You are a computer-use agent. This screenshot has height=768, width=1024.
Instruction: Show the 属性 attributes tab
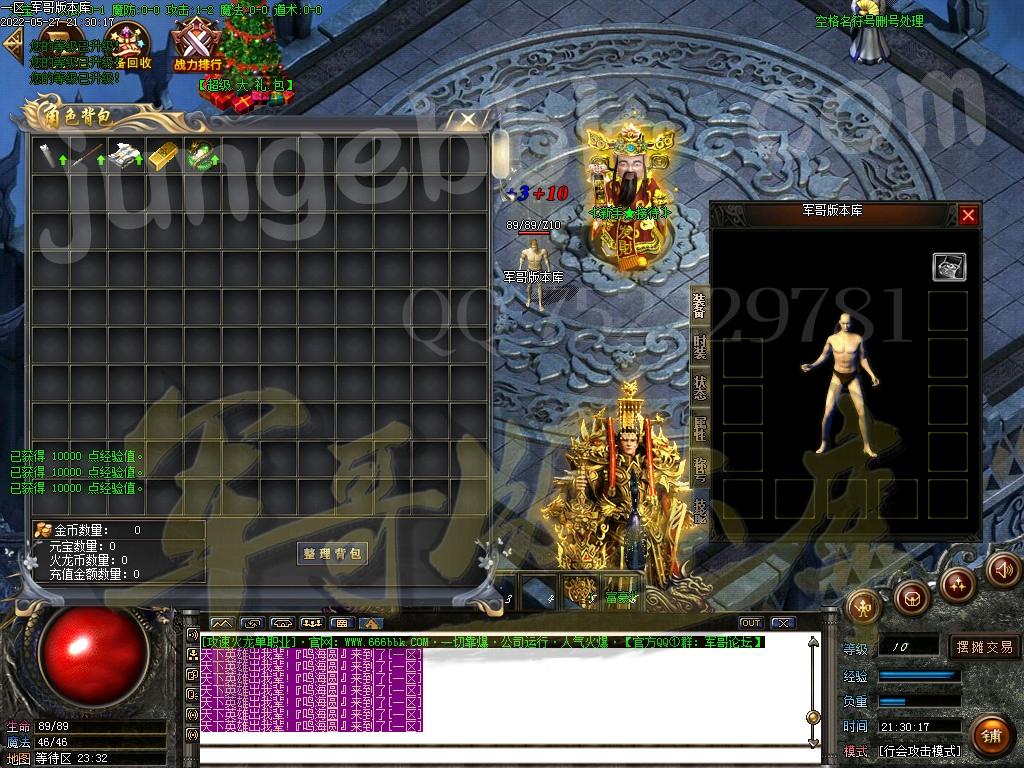pyautogui.click(x=700, y=428)
